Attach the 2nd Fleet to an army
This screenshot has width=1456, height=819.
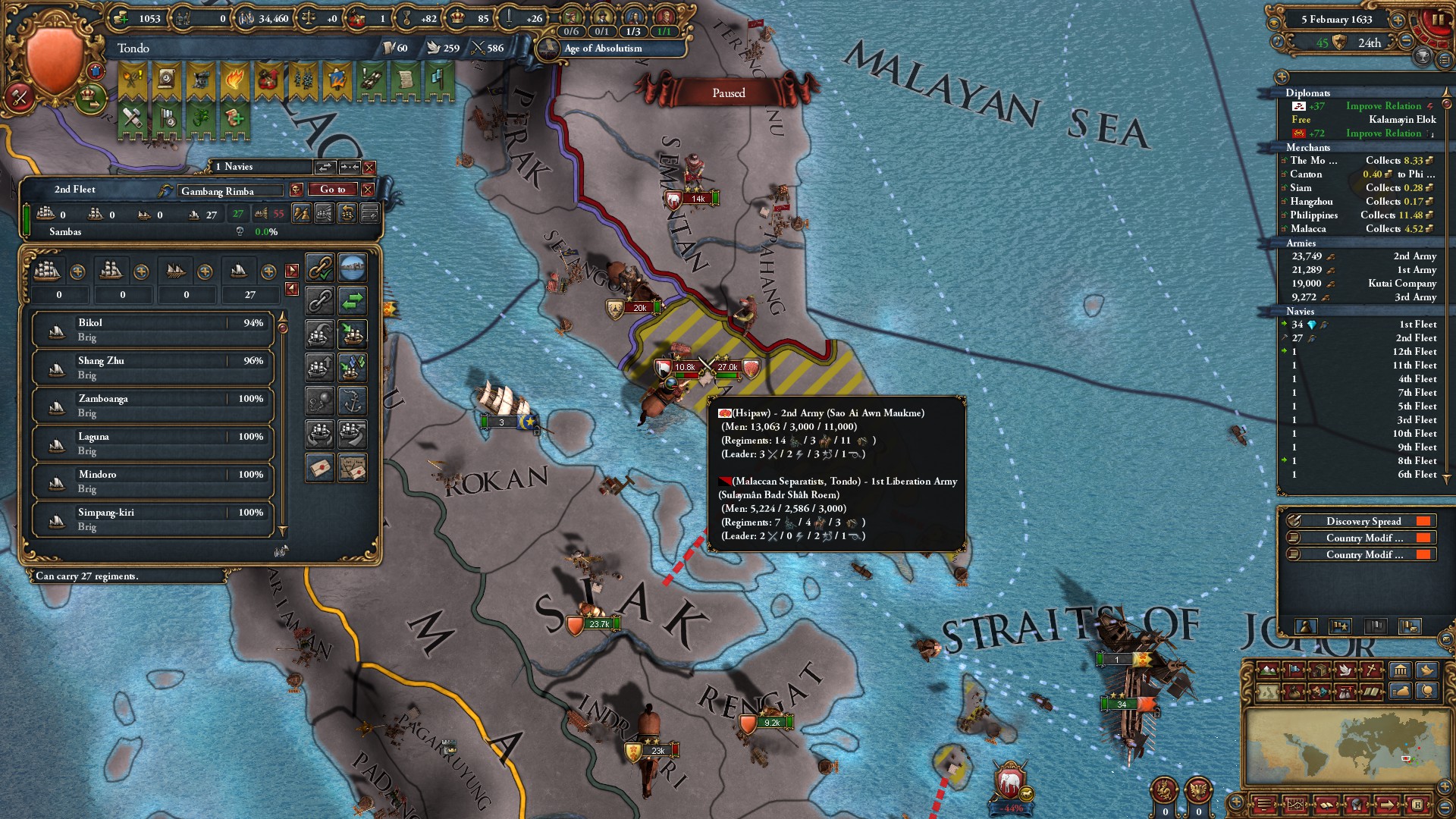[x=321, y=268]
